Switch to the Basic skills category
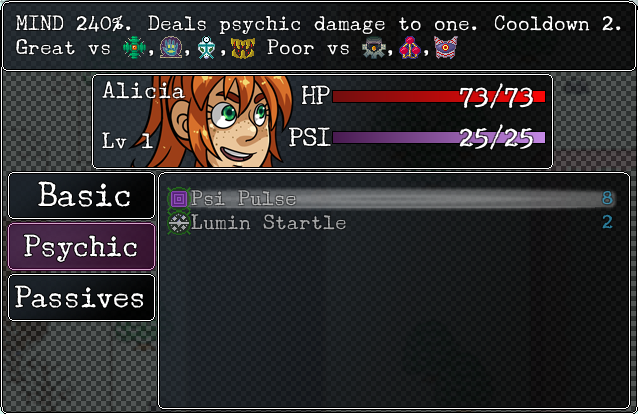The height and width of the screenshot is (414, 638). click(x=82, y=195)
